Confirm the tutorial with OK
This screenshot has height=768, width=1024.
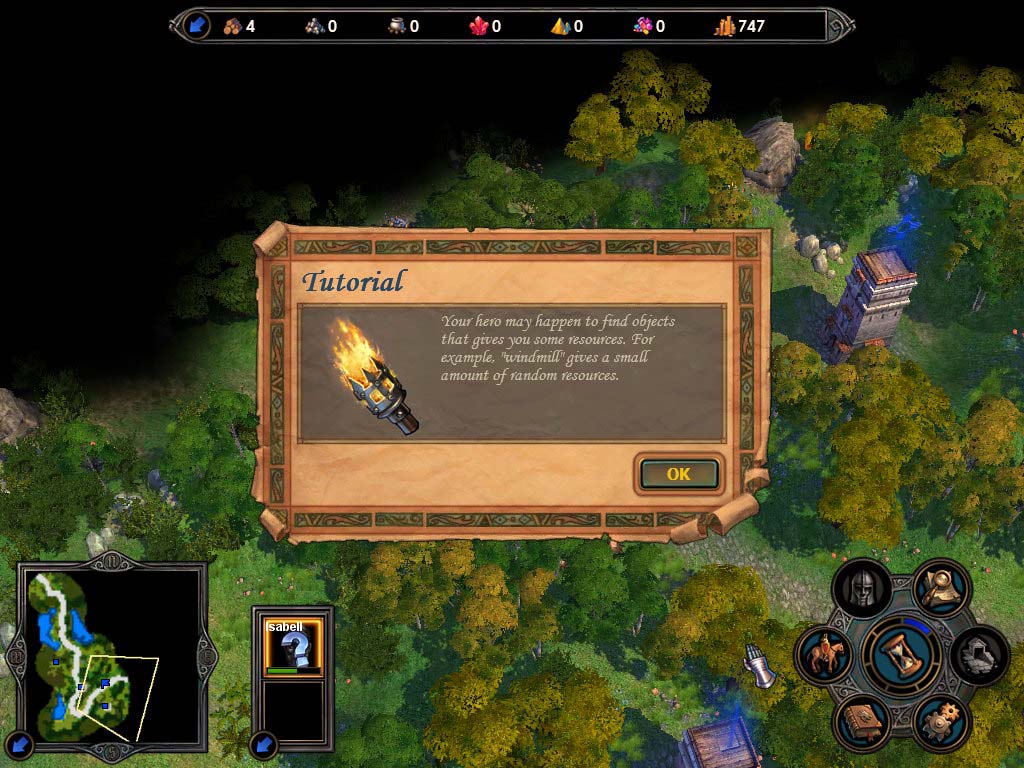[678, 474]
